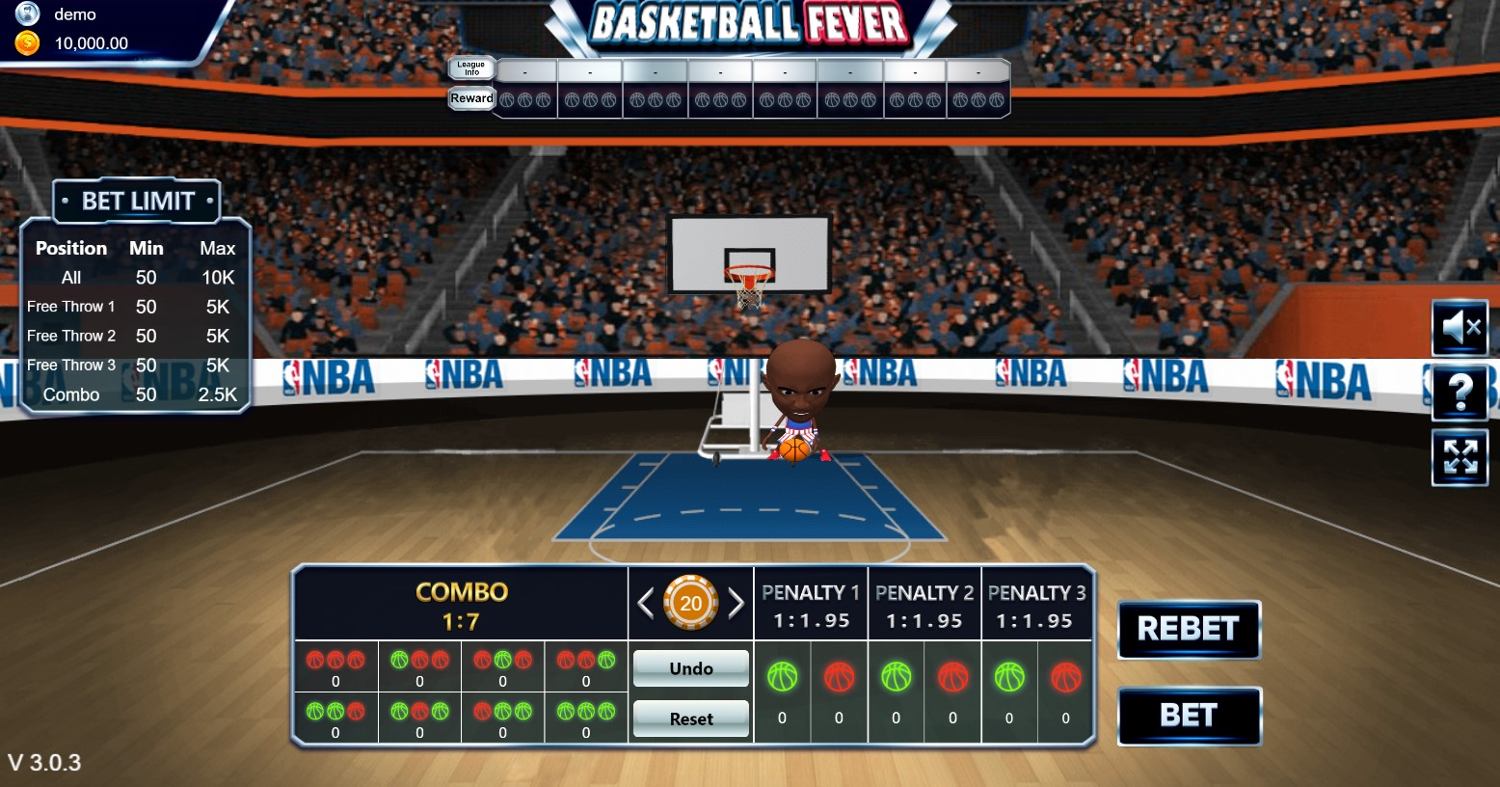Pick the green-red-red combo cell

point(419,667)
